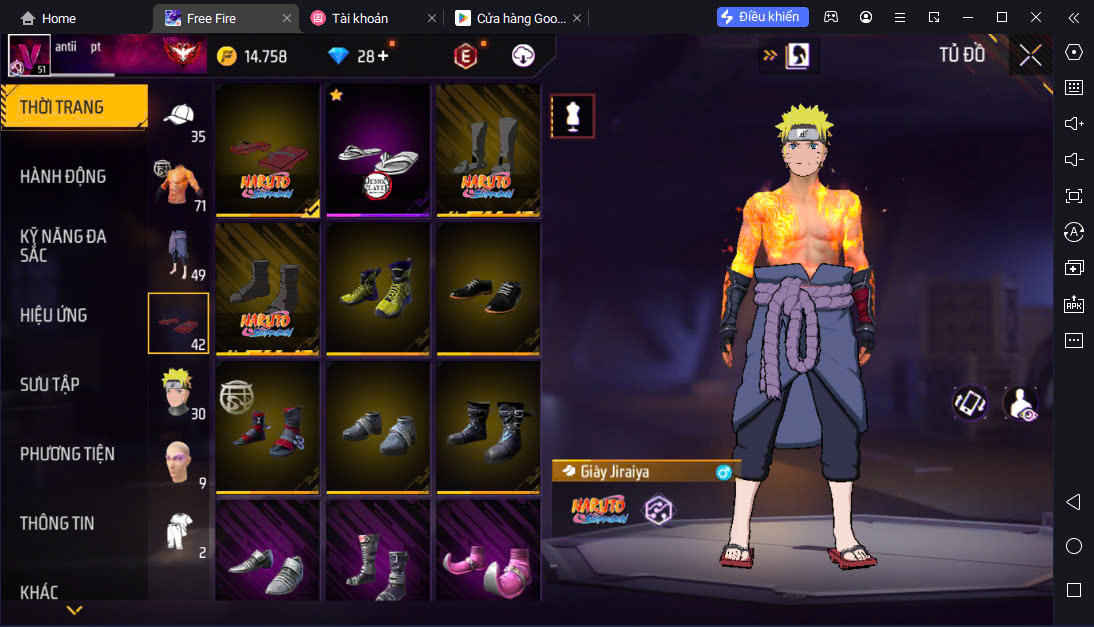The height and width of the screenshot is (627, 1094).
Task: Open the HIỆU ỨNG section
Action: click(x=54, y=315)
